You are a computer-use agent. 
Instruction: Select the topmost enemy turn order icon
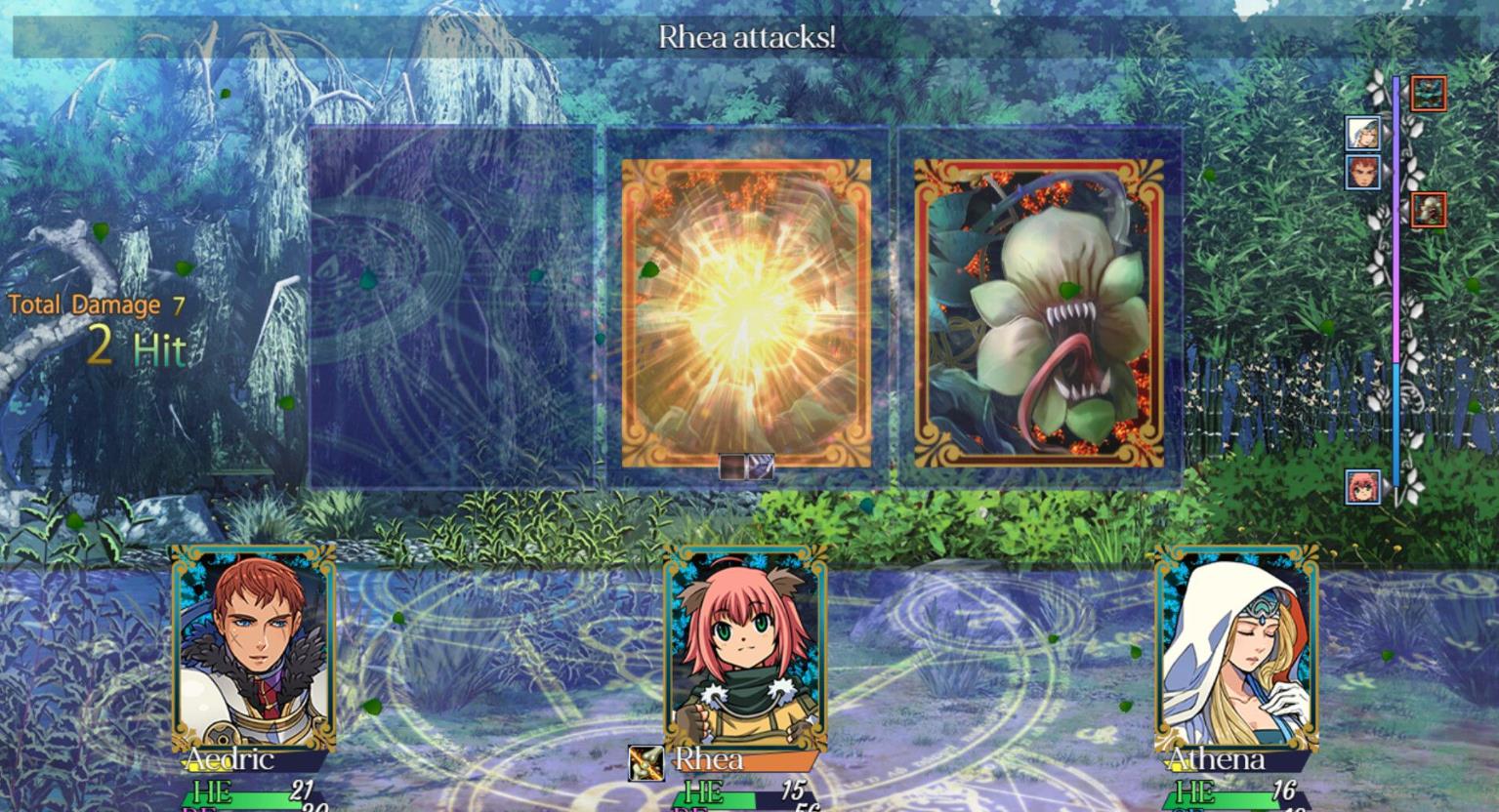click(x=1429, y=94)
